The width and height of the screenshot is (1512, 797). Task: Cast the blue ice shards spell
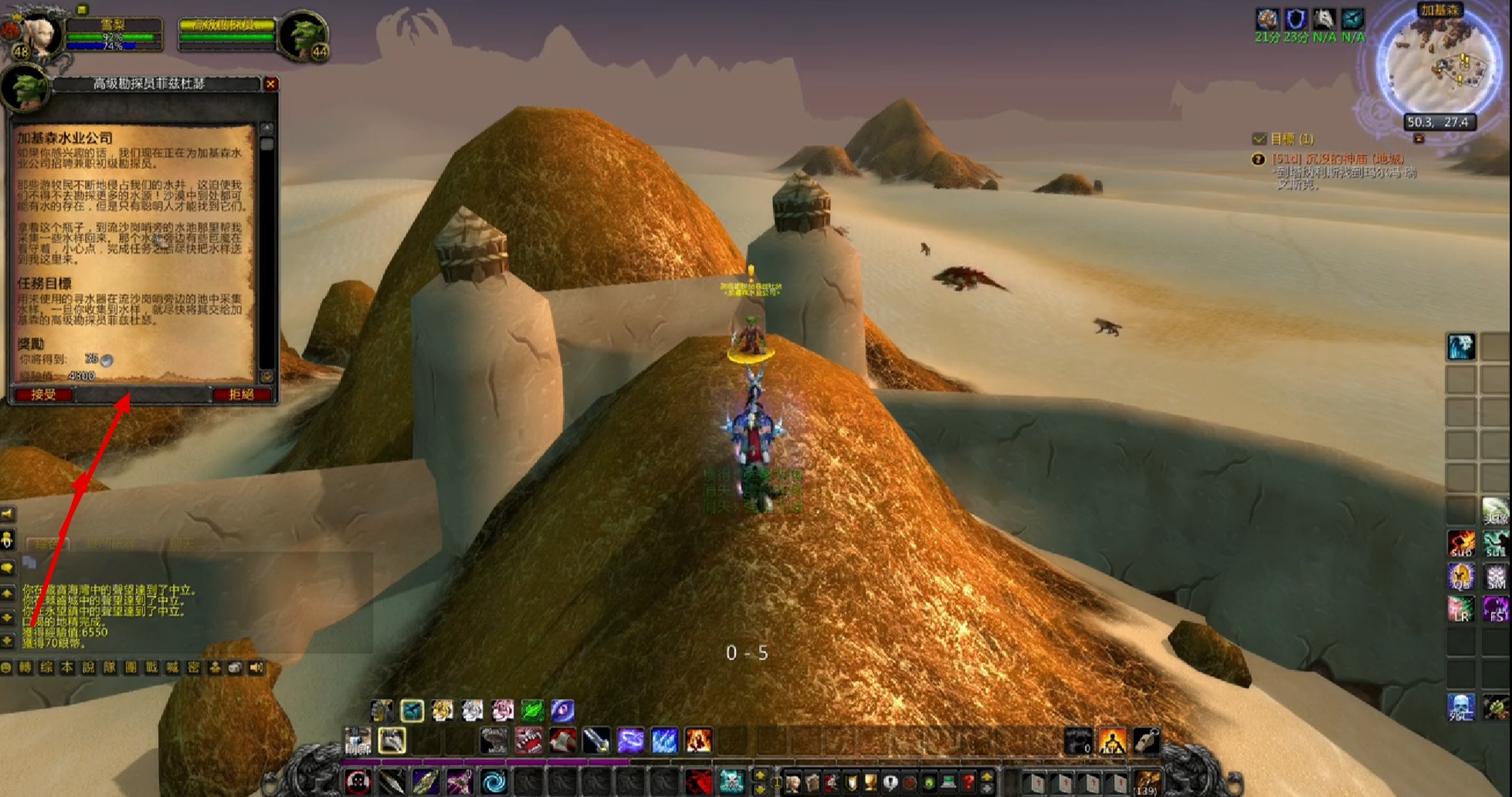pos(663,741)
